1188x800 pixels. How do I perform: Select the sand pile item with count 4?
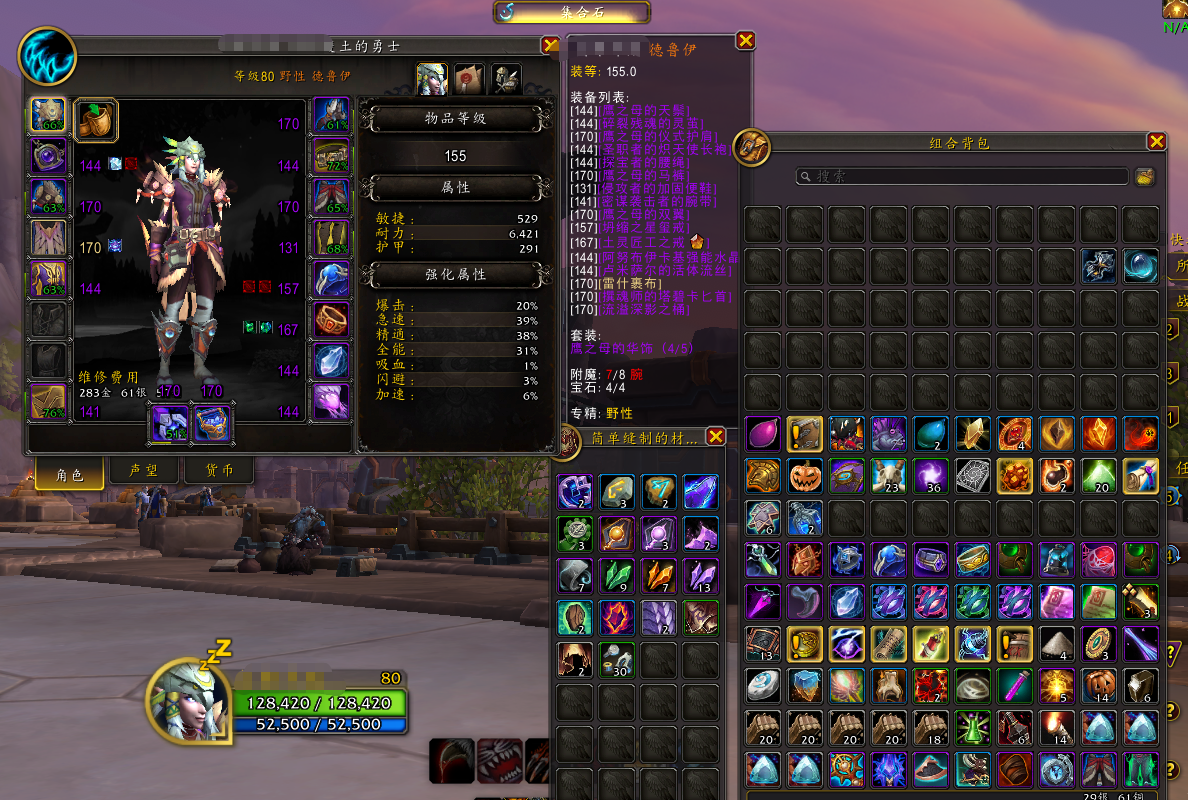(1056, 643)
